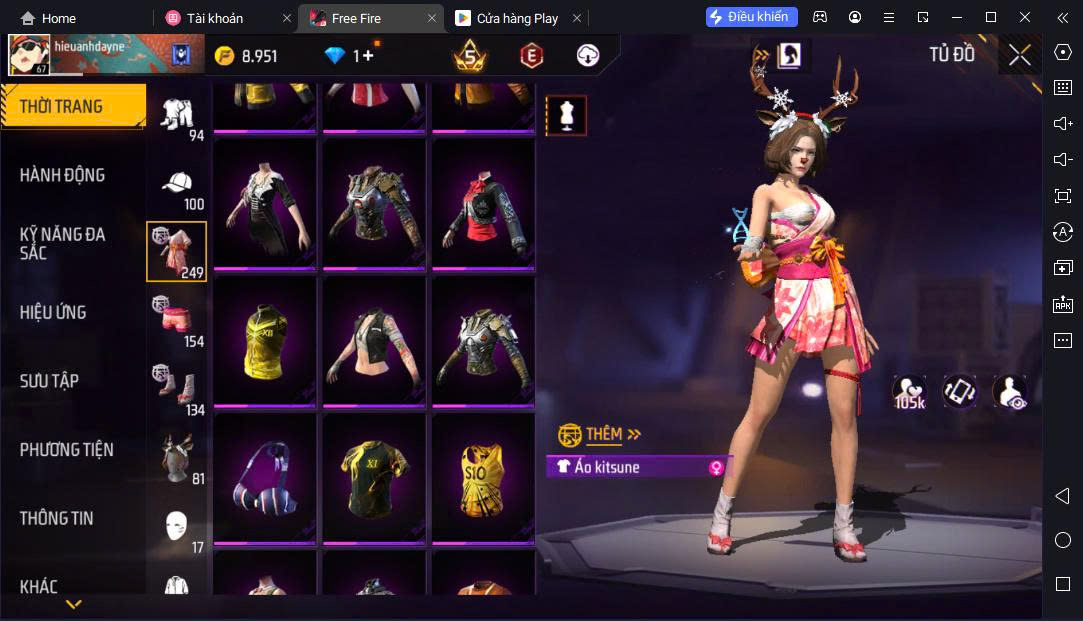Open the PHƯƠNG TIỆN category
1083x621 pixels.
tap(66, 450)
